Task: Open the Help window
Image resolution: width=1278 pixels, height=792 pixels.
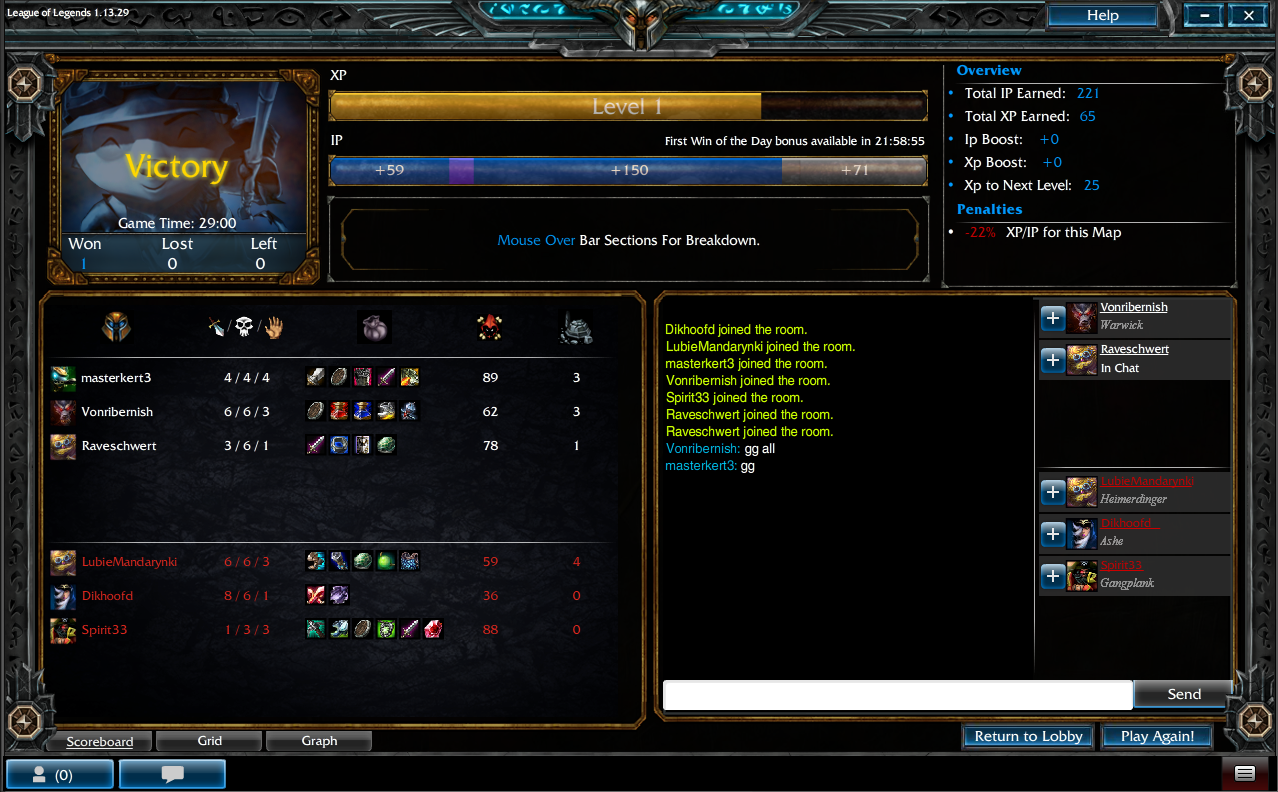Action: [x=1102, y=16]
